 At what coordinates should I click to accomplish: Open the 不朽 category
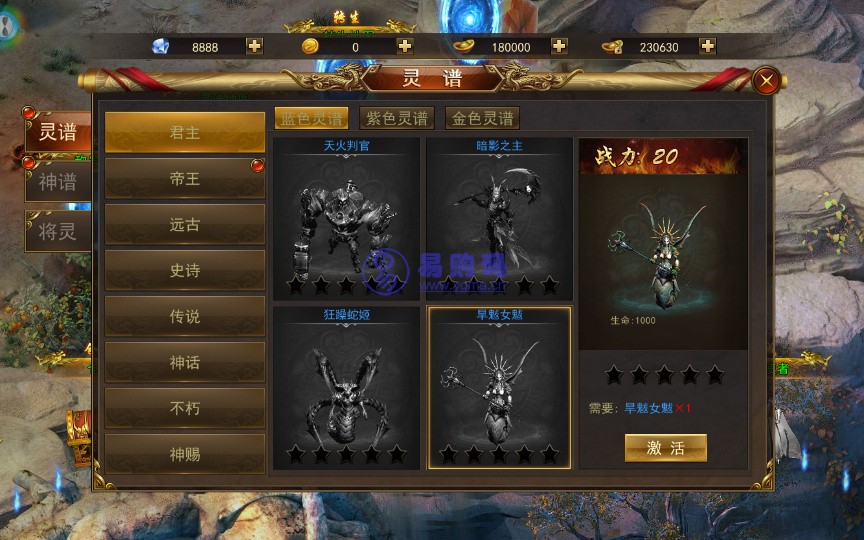click(x=185, y=408)
